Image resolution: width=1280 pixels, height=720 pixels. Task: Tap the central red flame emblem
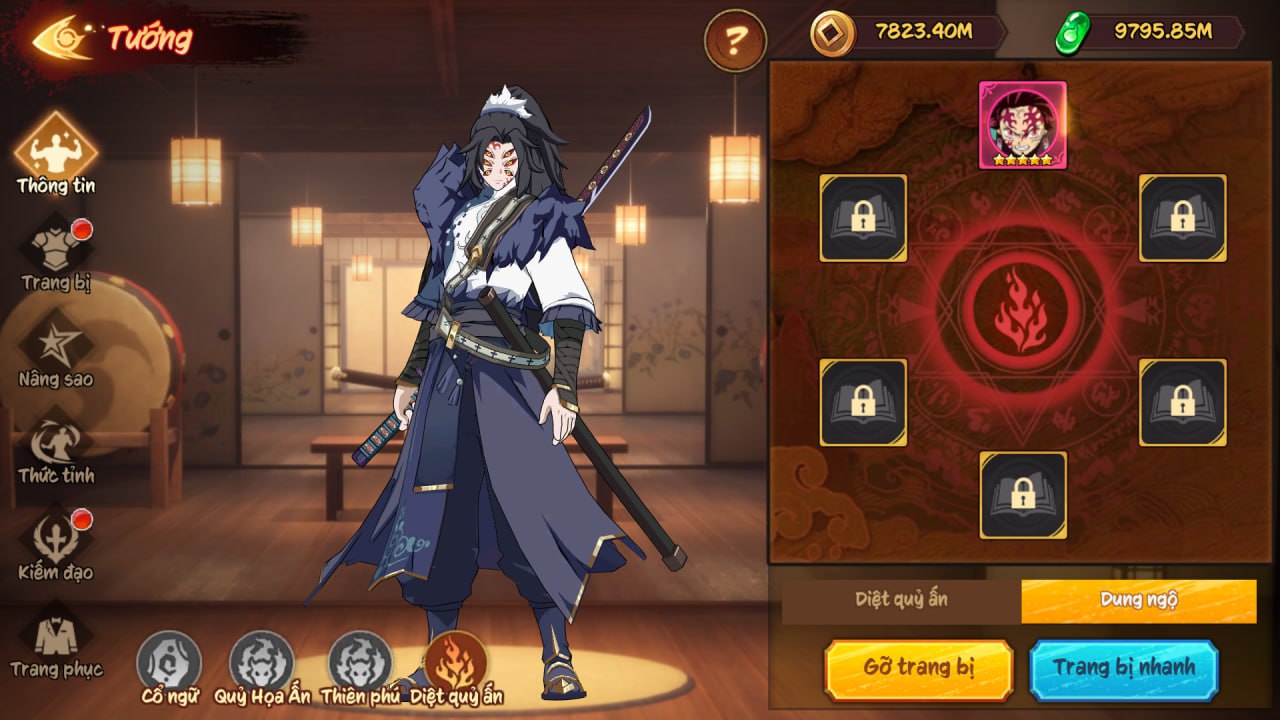coord(1022,308)
